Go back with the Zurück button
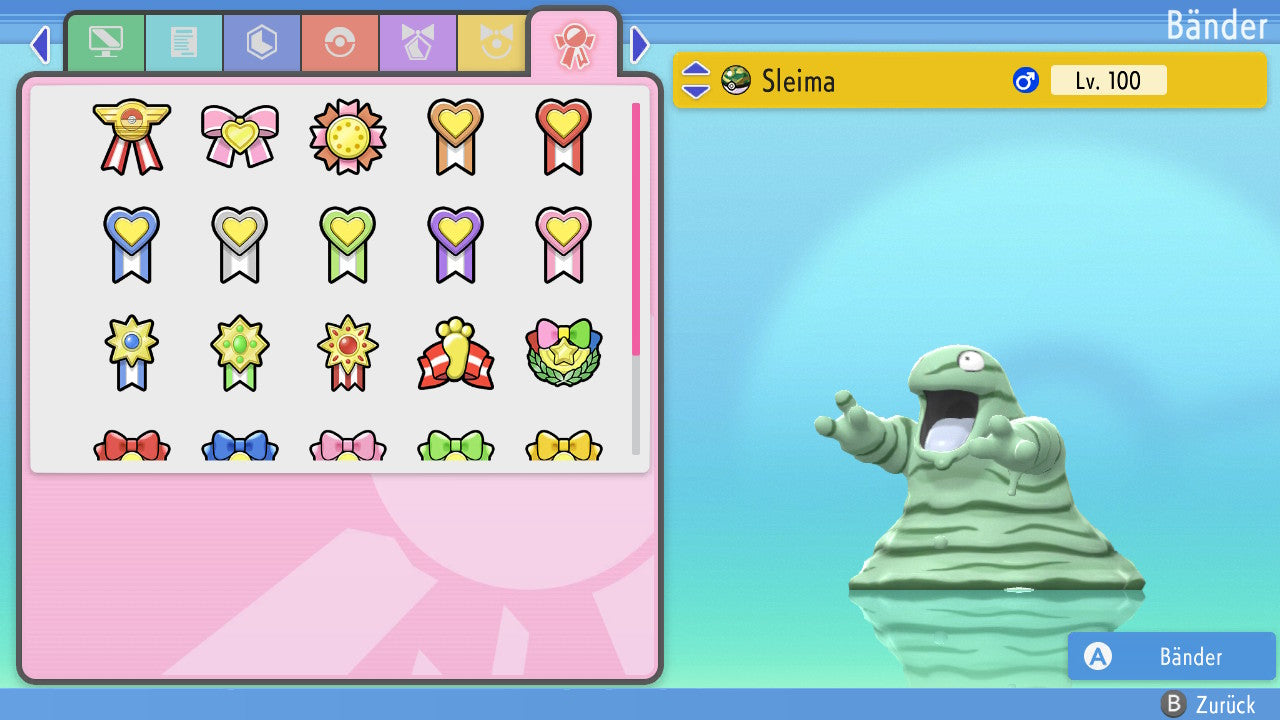 [1208, 704]
